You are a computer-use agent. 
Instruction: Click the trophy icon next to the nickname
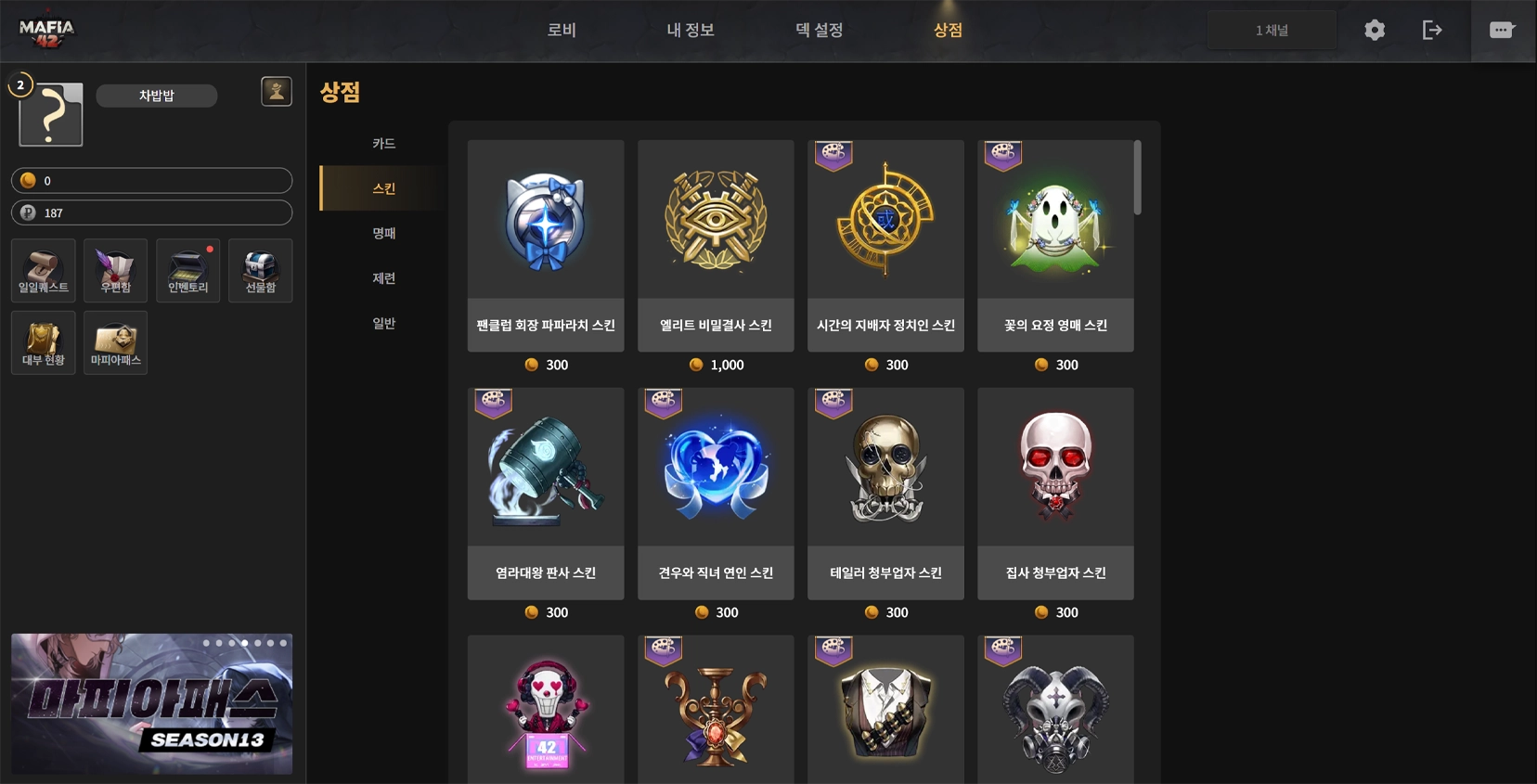click(x=276, y=91)
